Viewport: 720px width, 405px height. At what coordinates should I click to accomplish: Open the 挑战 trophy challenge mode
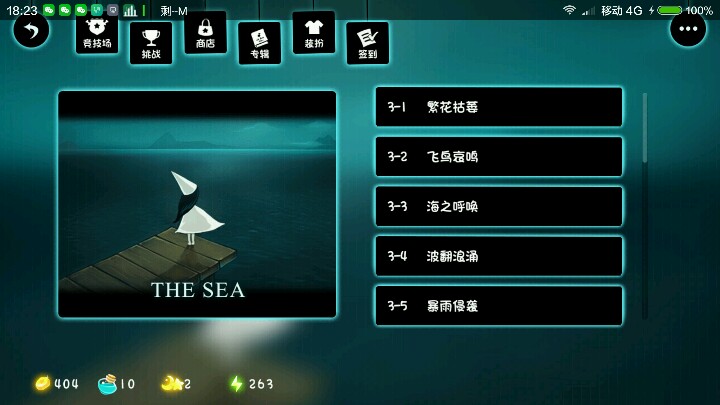[151, 42]
